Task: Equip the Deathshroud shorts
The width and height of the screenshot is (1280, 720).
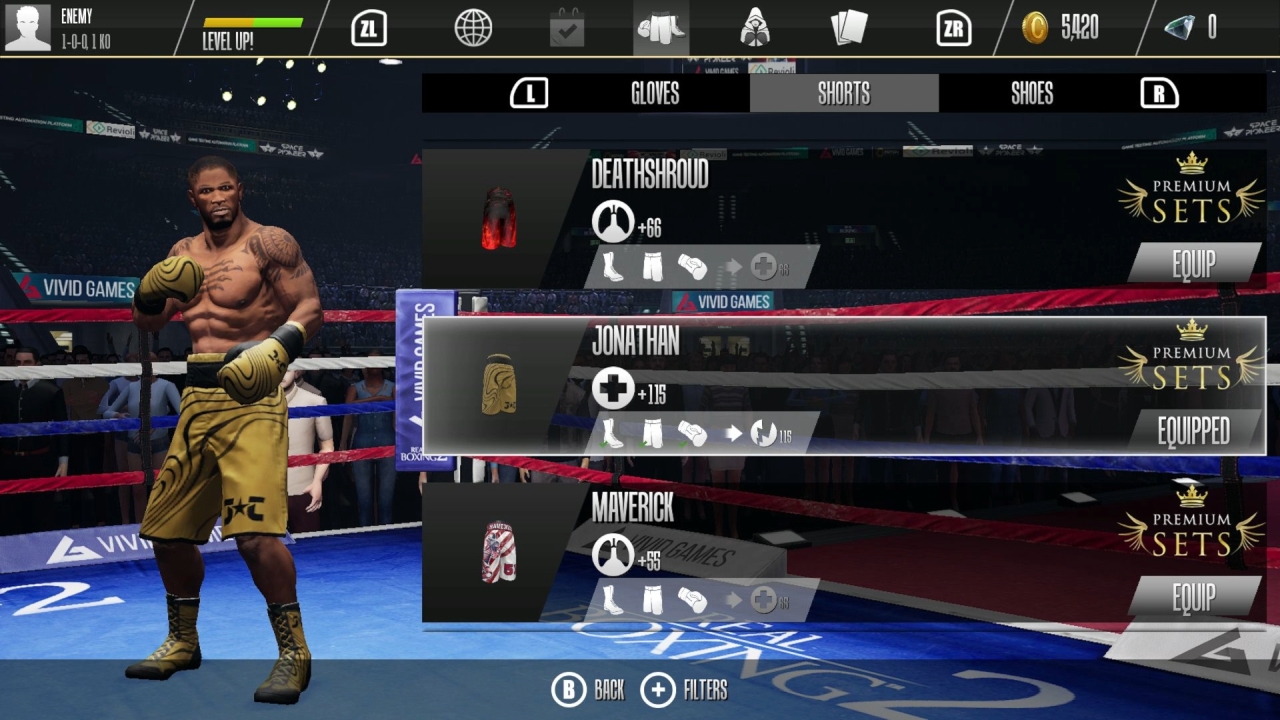Action: (x=1193, y=264)
